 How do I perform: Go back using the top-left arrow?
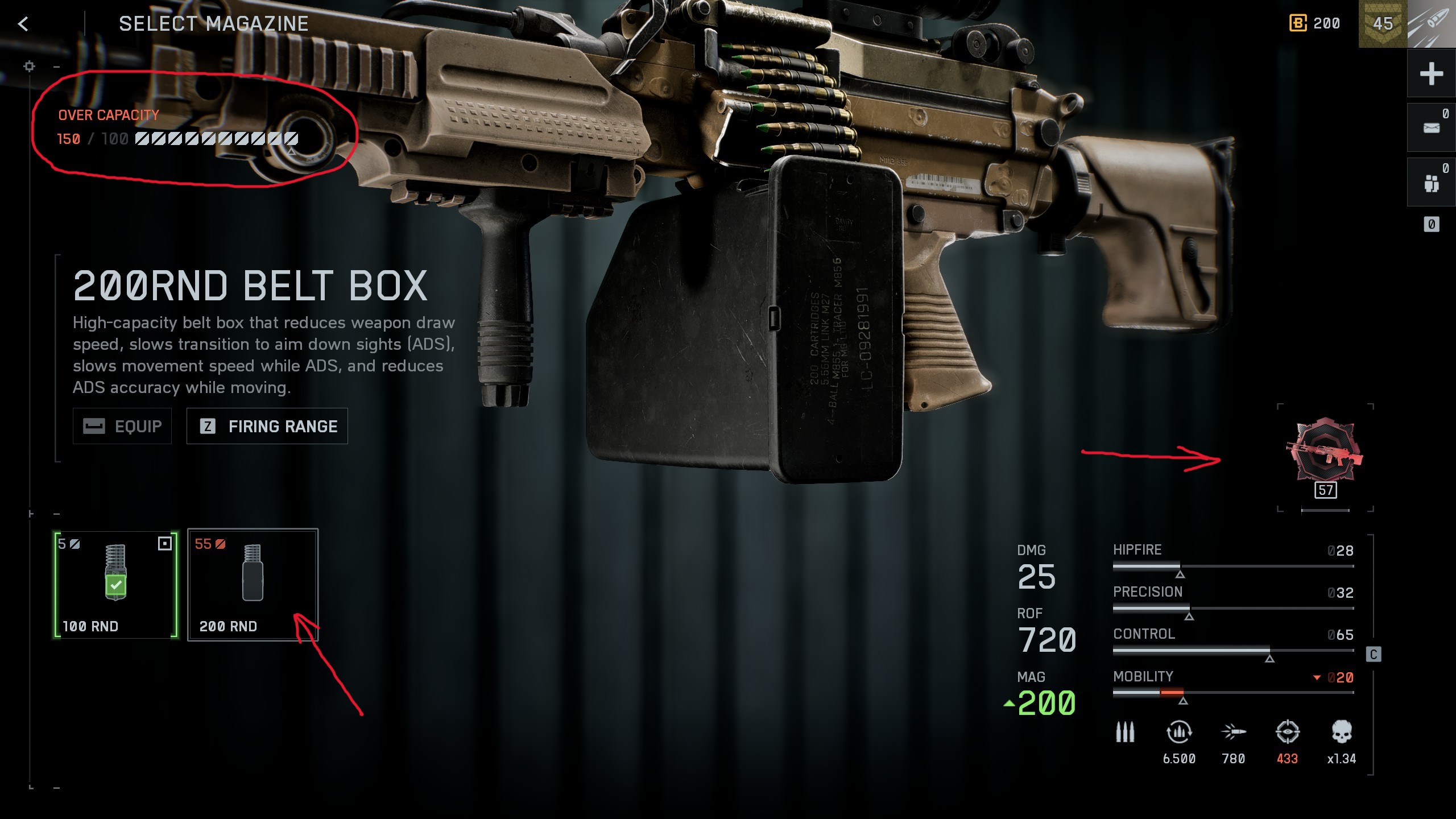23,24
